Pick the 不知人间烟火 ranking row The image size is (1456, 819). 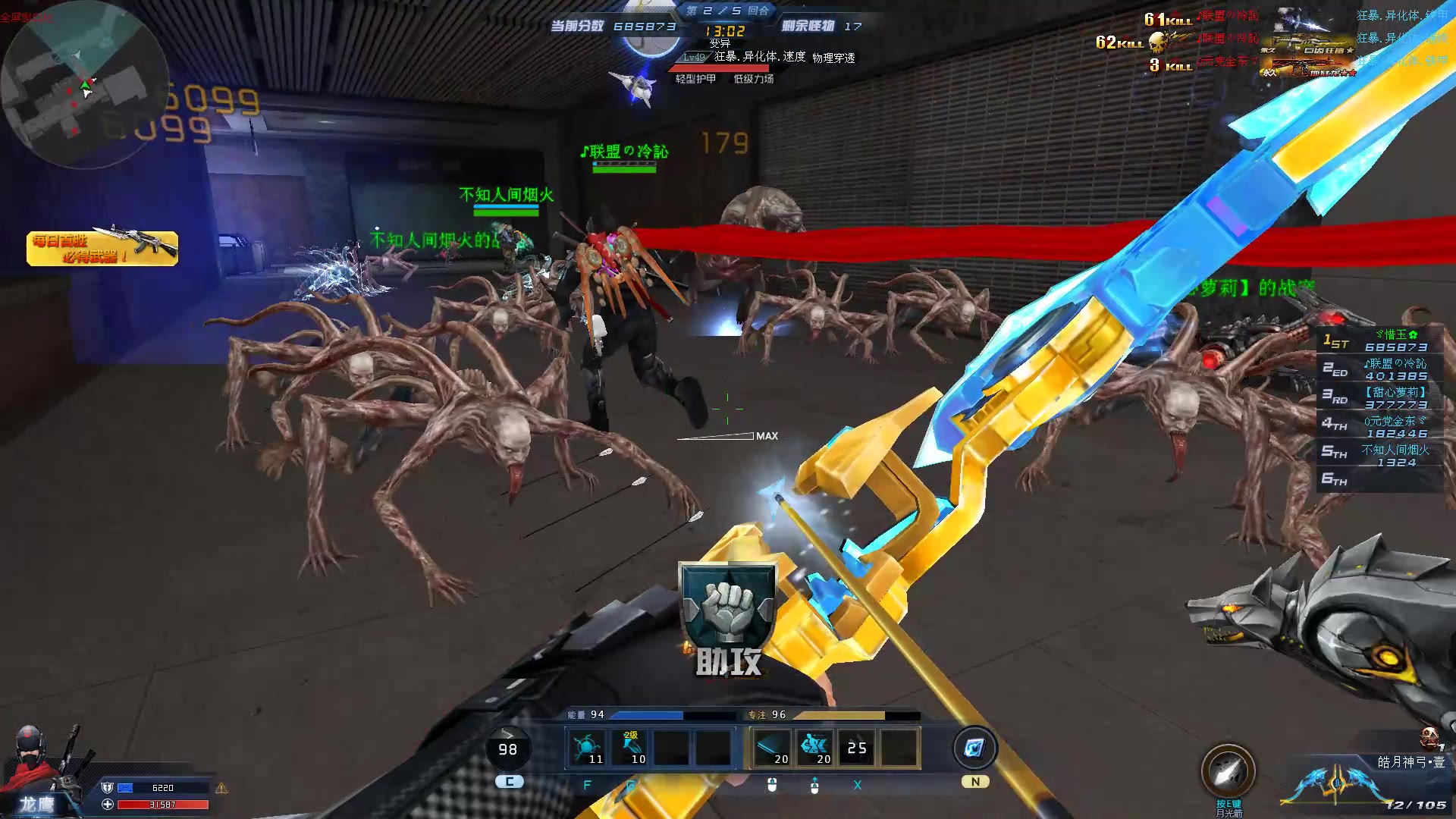point(1380,456)
